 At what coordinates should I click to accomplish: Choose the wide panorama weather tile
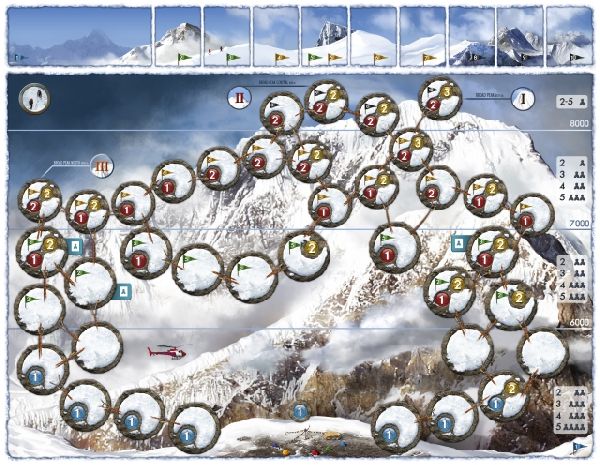point(78,38)
